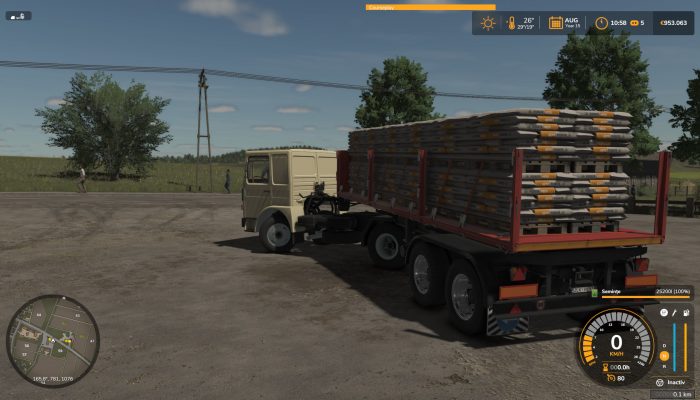Select the calendar icon beside AUG
The image size is (700, 400).
(x=555, y=22)
